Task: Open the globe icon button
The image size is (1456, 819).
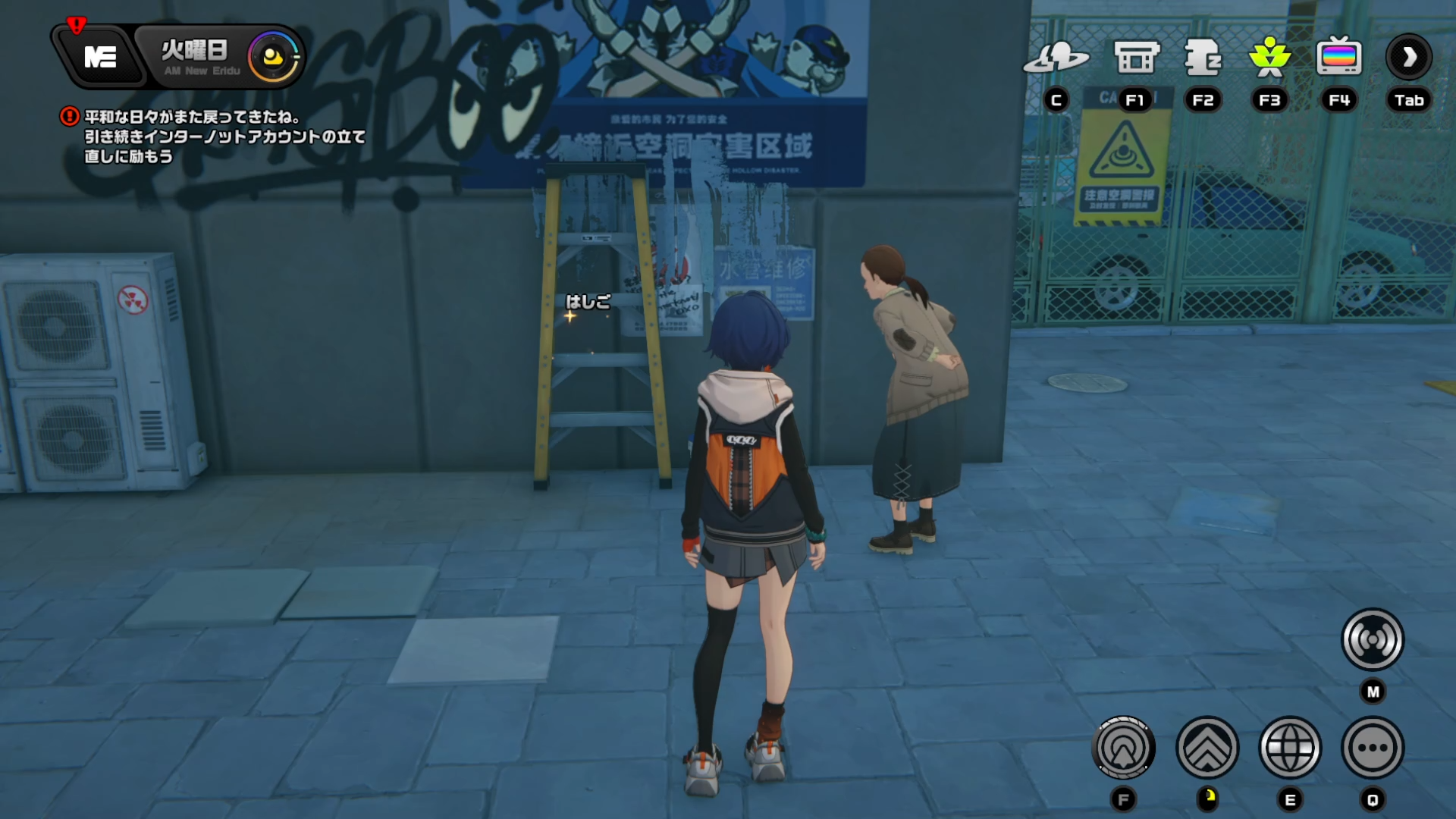Action: point(1290,748)
